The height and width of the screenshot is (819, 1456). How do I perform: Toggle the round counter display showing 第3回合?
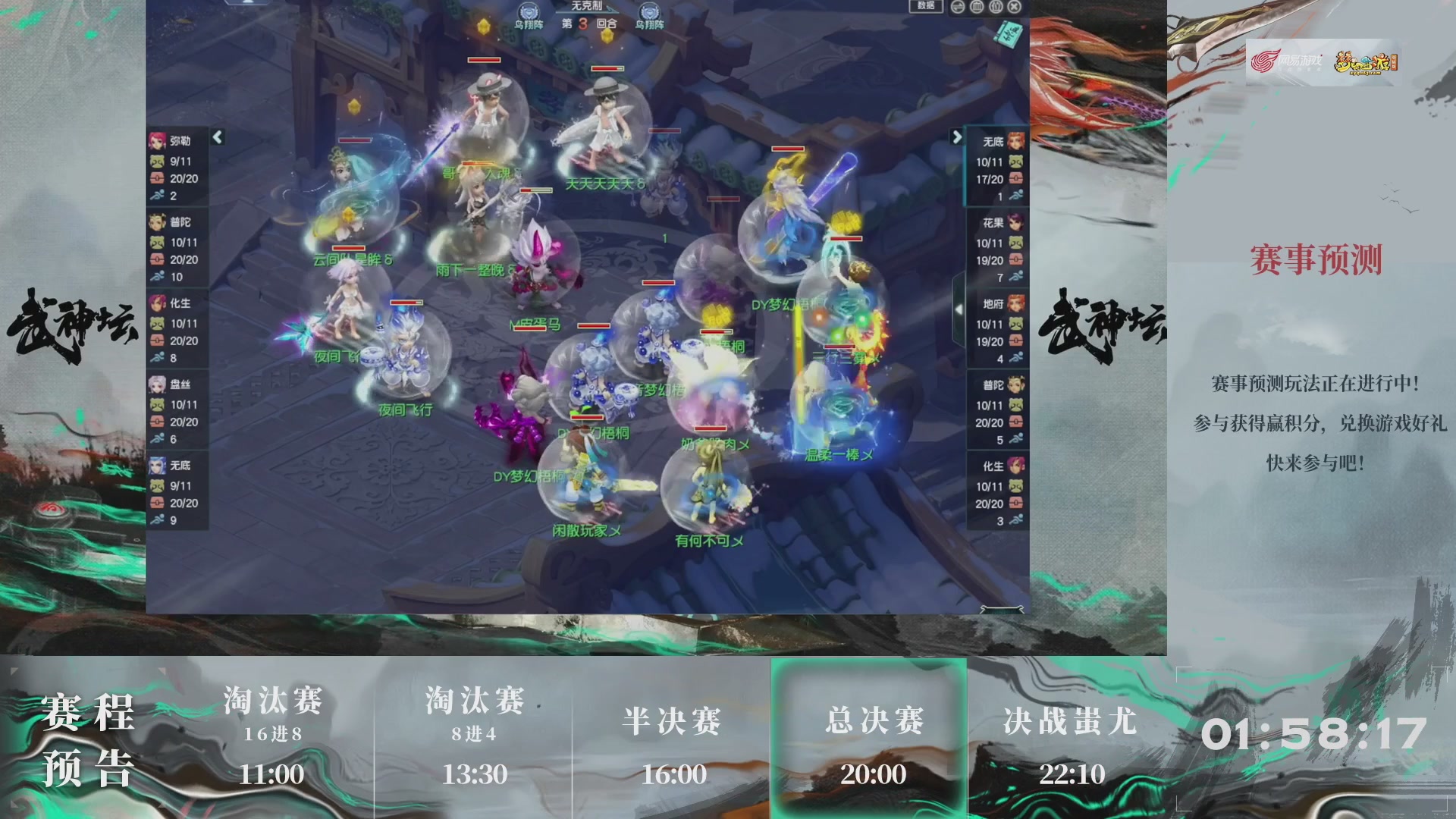[580, 23]
